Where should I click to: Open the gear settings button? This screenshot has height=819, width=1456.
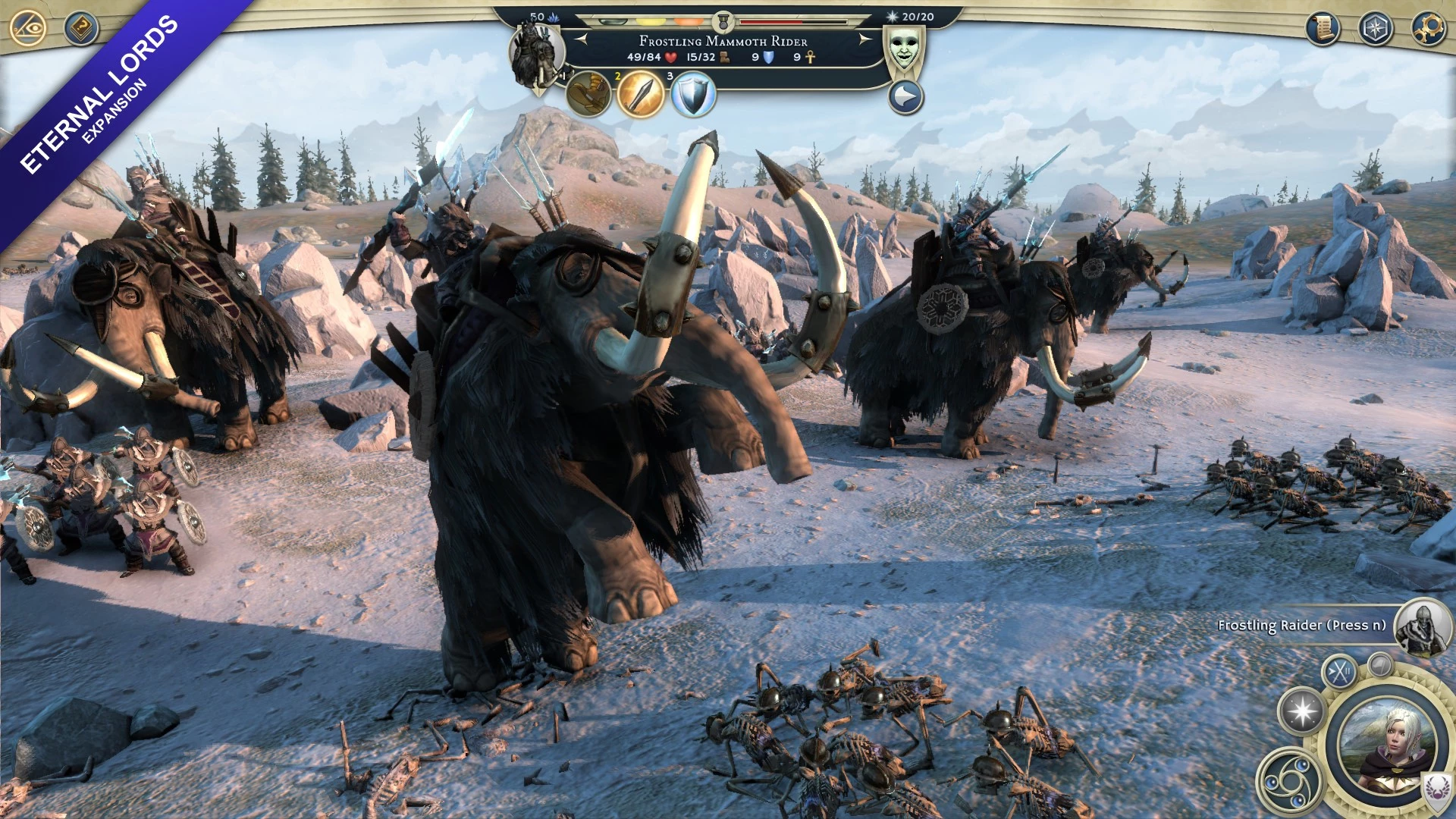coord(1428,29)
